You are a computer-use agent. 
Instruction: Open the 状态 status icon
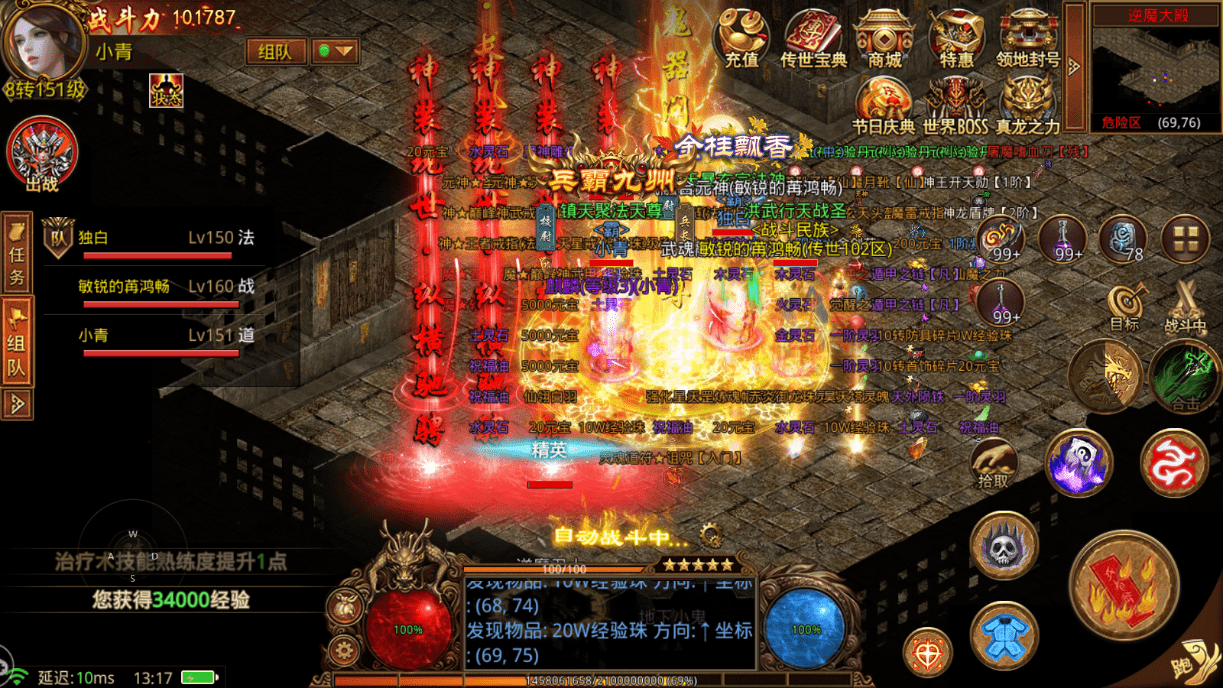[166, 90]
